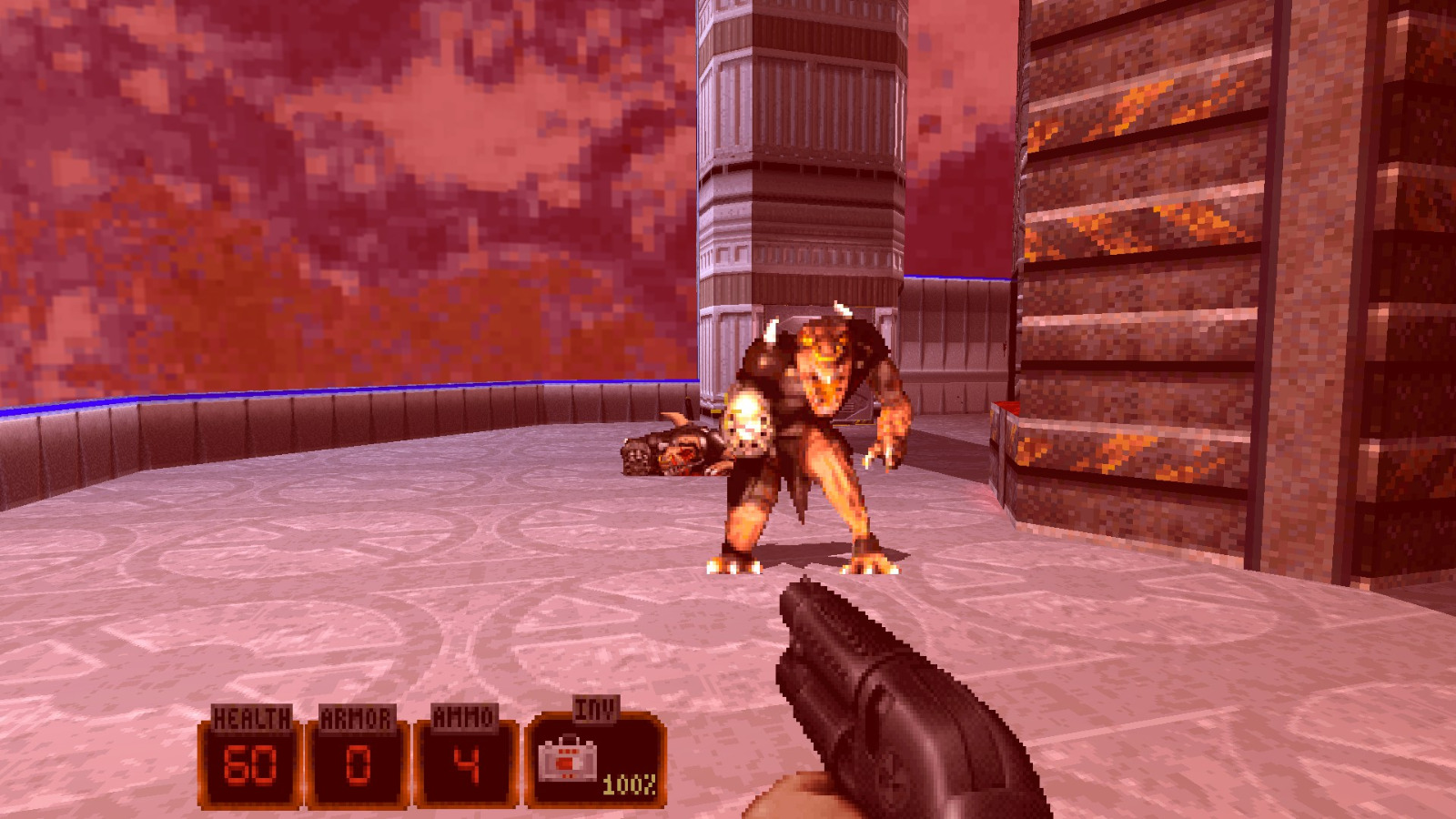1456x819 pixels.
Task: Click the Battlelord enemy sprite
Action: 810,437
